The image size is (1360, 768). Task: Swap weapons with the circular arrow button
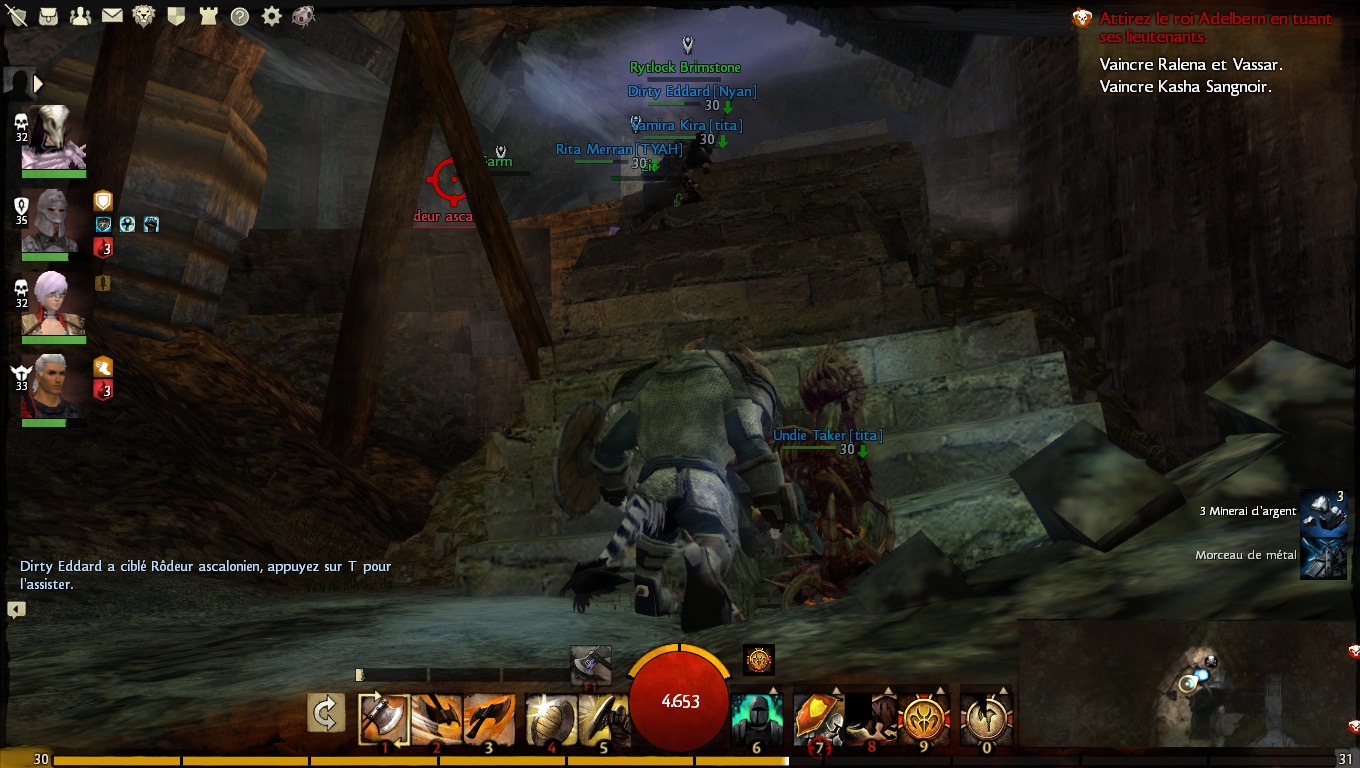coord(326,713)
